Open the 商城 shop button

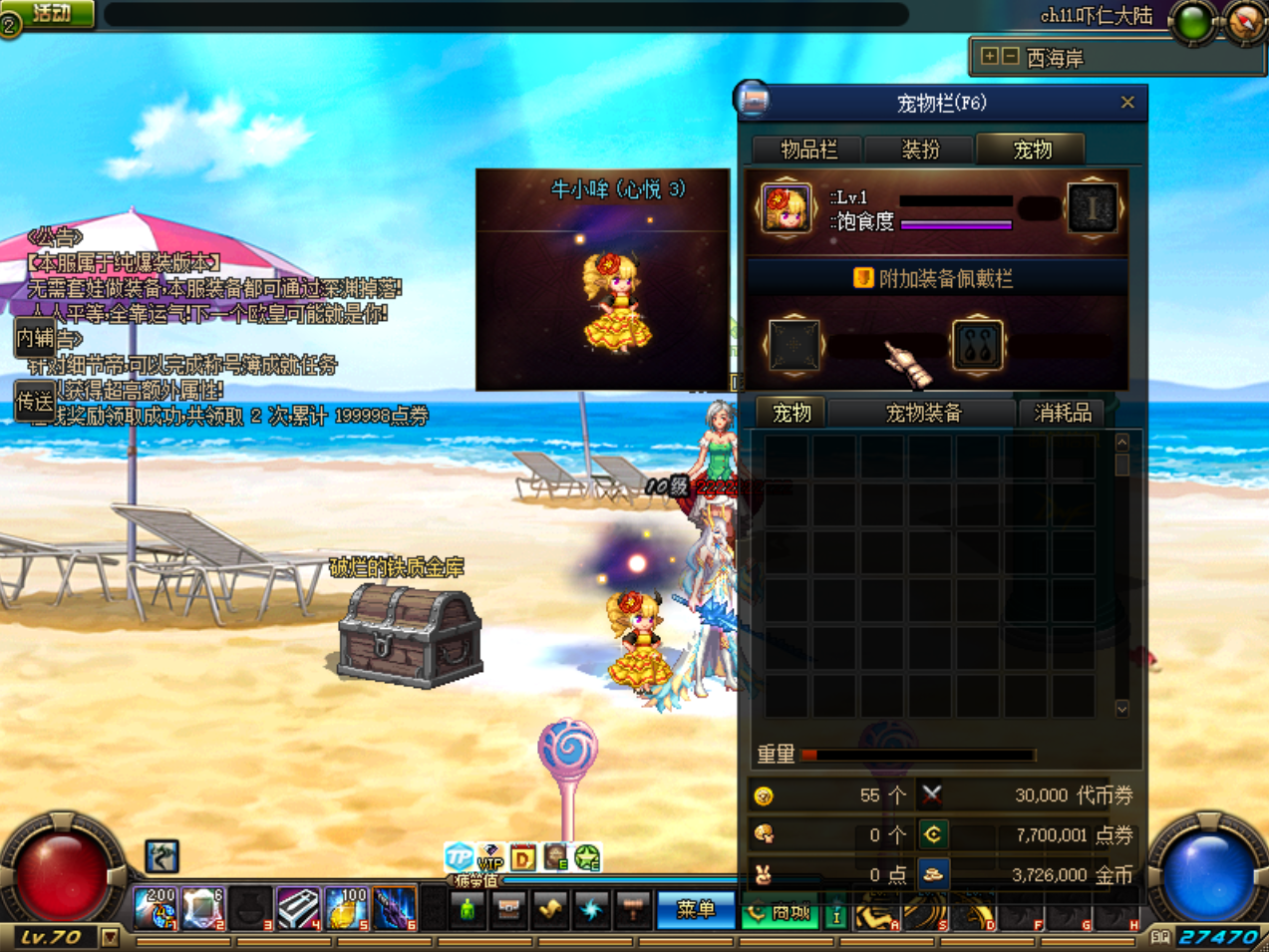click(780, 912)
